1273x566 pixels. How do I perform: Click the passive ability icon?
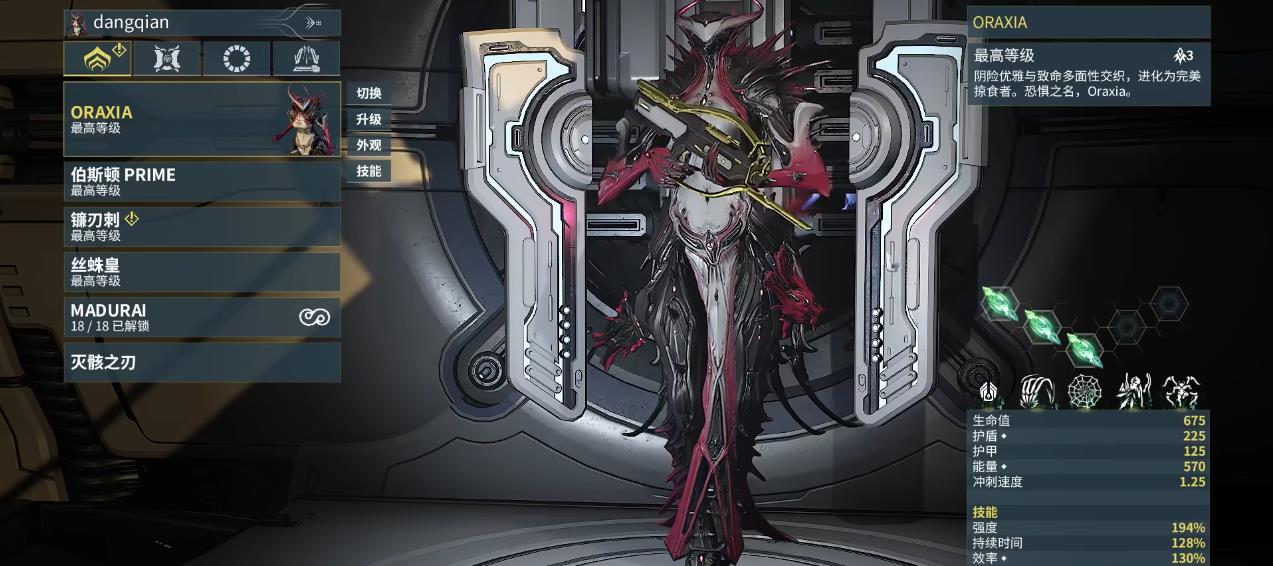989,391
